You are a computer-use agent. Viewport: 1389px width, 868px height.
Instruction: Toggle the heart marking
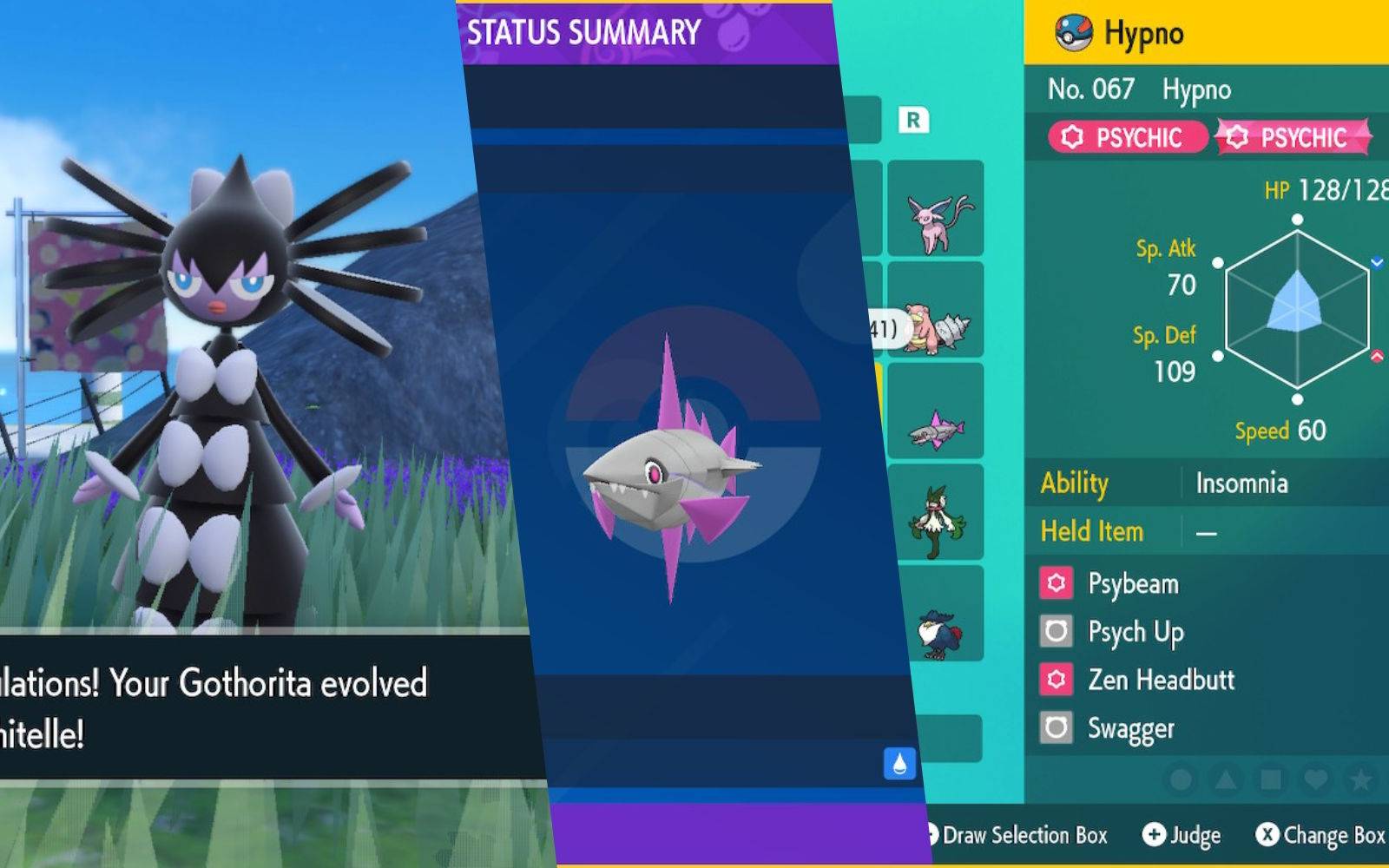pyautogui.click(x=1316, y=779)
